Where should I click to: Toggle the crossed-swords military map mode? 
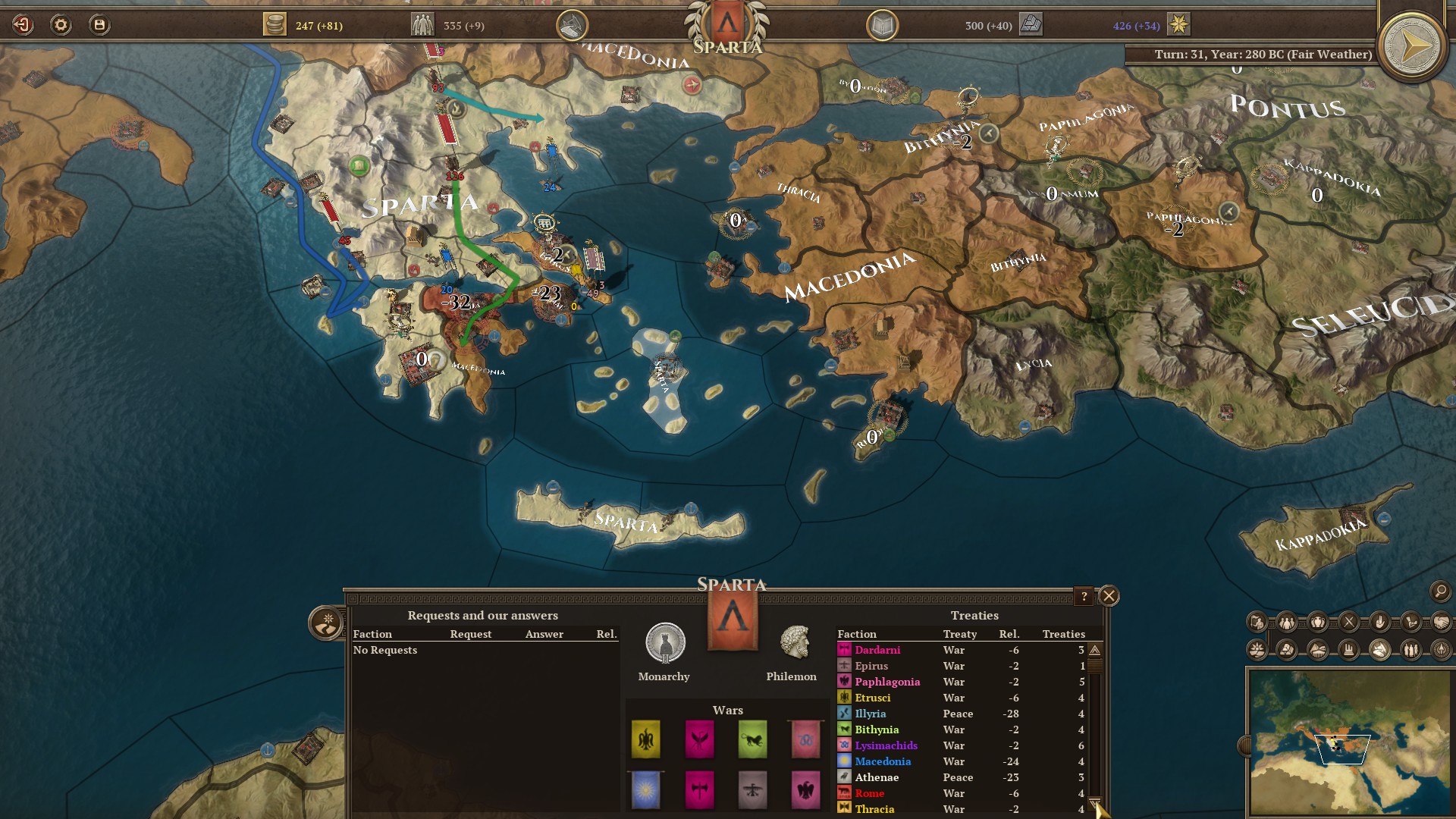tap(1348, 622)
